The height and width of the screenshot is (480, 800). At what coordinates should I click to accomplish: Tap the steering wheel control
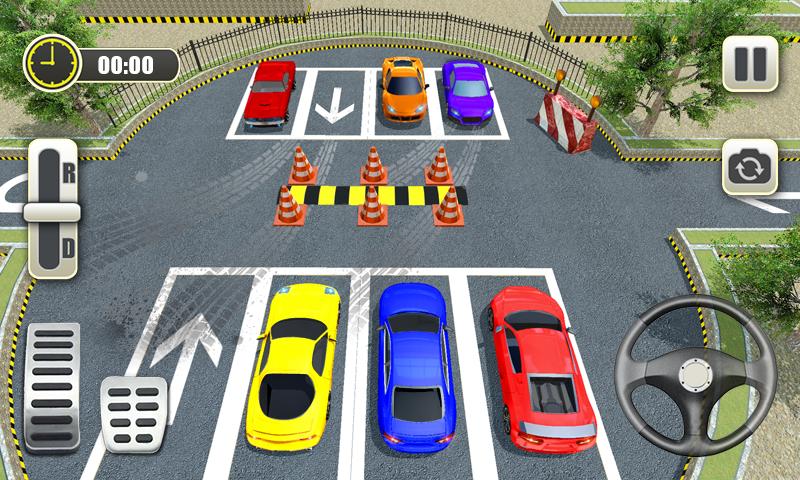tap(697, 375)
